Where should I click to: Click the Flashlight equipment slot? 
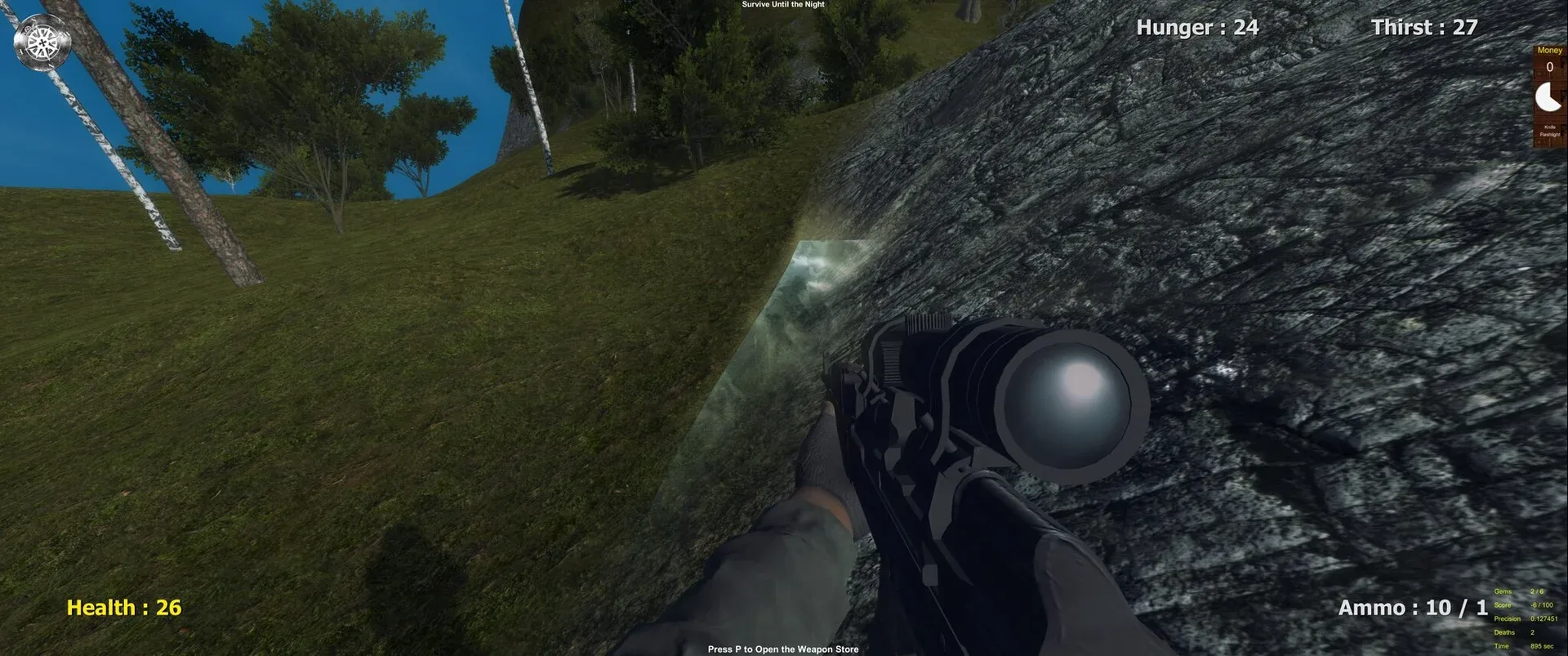1549,134
